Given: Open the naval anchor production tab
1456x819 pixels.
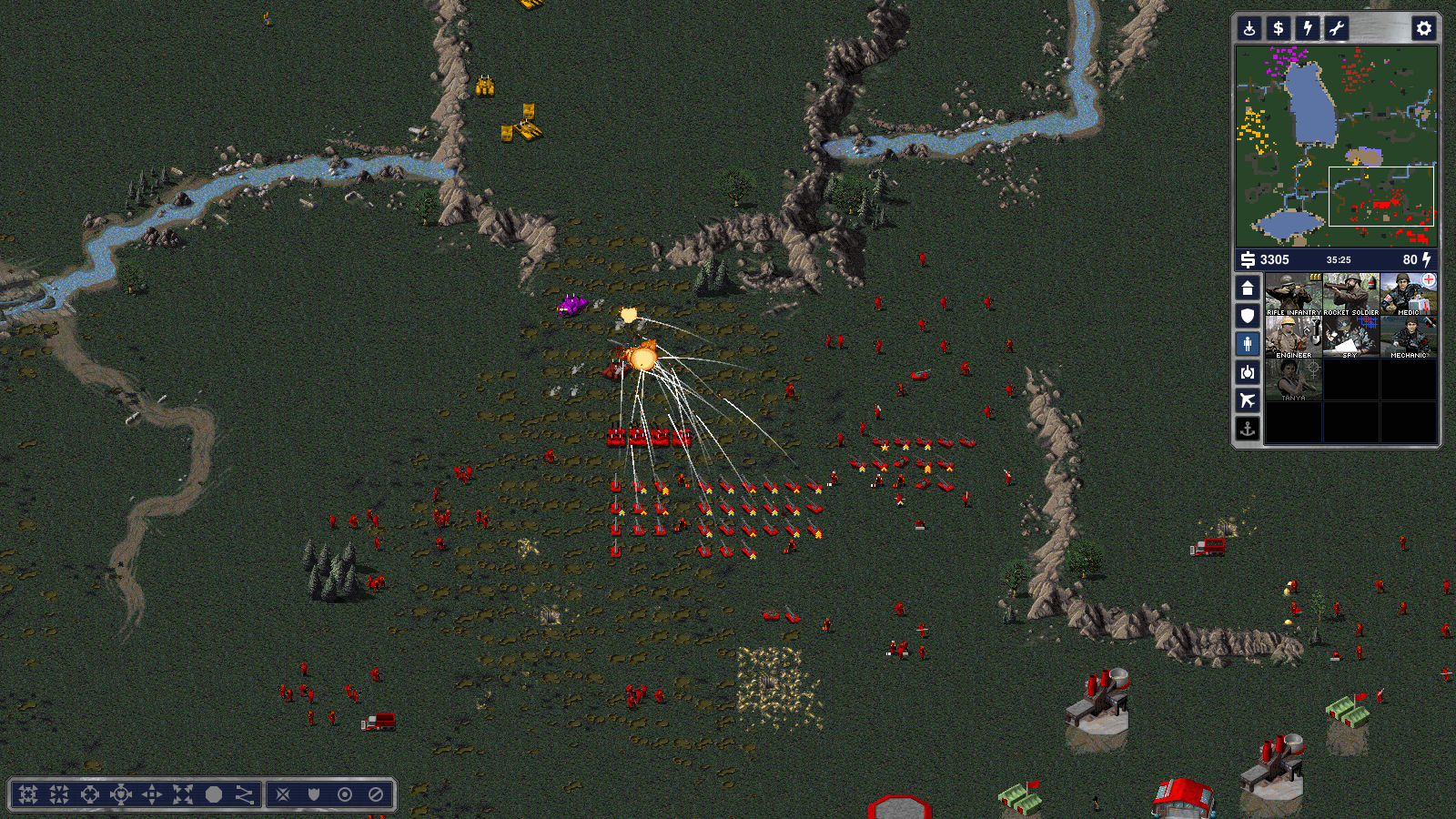Looking at the screenshot, I should [x=1248, y=428].
